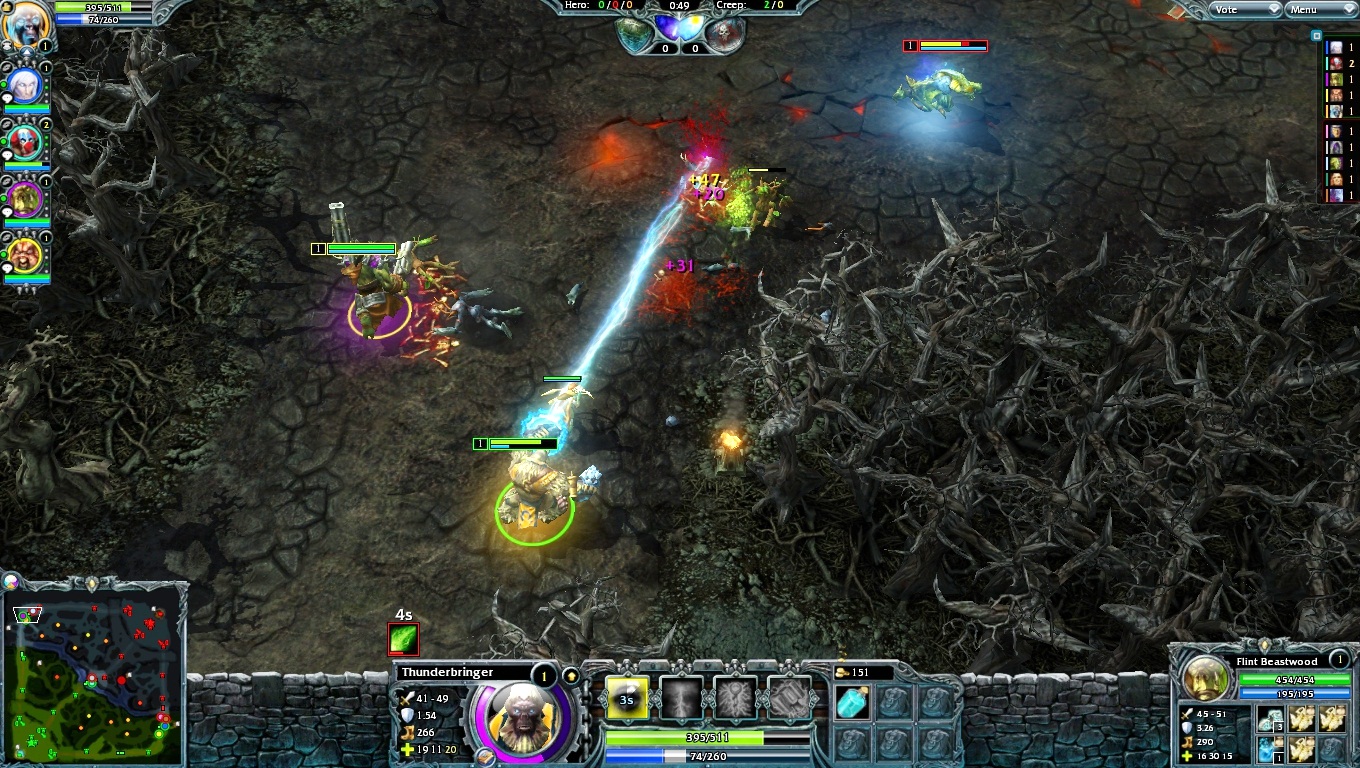This screenshot has width=1360, height=768.
Task: Select the white-haired ally portrait
Action: (24, 88)
